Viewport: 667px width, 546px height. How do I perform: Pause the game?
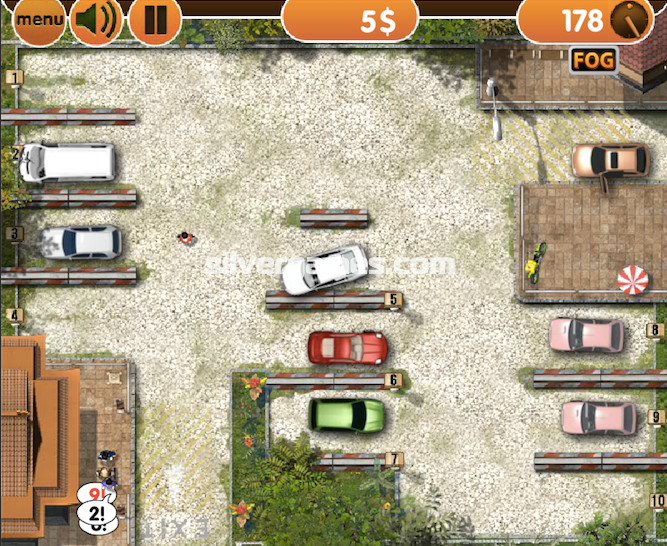pos(155,18)
